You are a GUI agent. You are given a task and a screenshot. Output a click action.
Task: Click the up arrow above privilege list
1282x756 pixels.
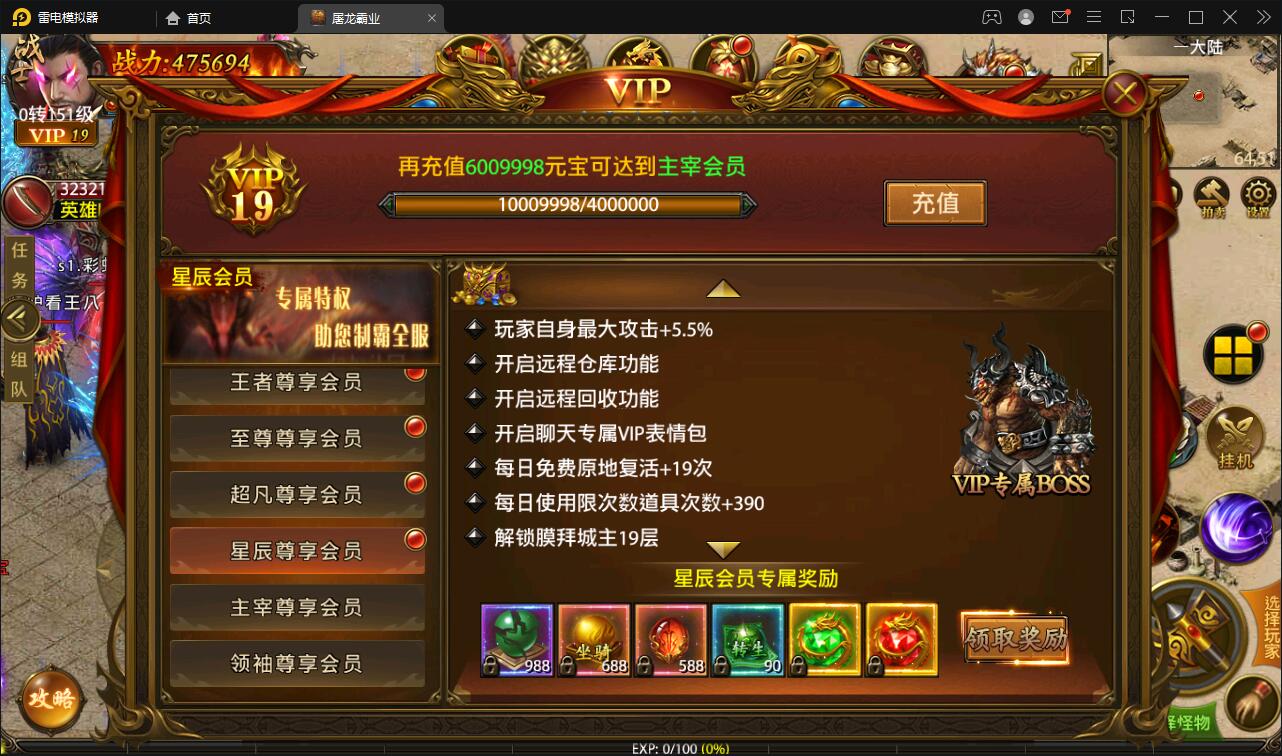pos(724,287)
